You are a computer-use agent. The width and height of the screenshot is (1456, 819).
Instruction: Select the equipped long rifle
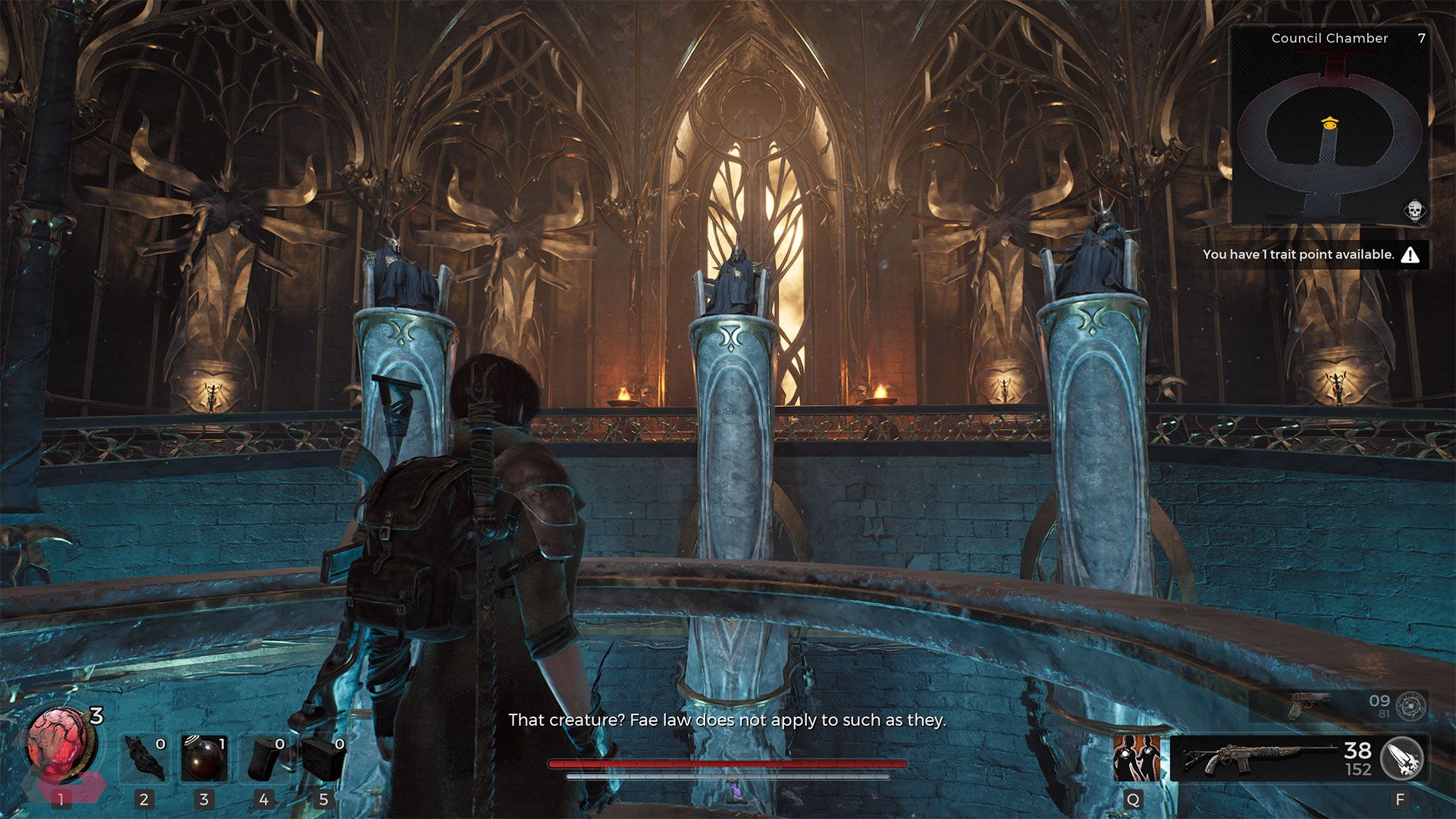pyautogui.click(x=1259, y=757)
